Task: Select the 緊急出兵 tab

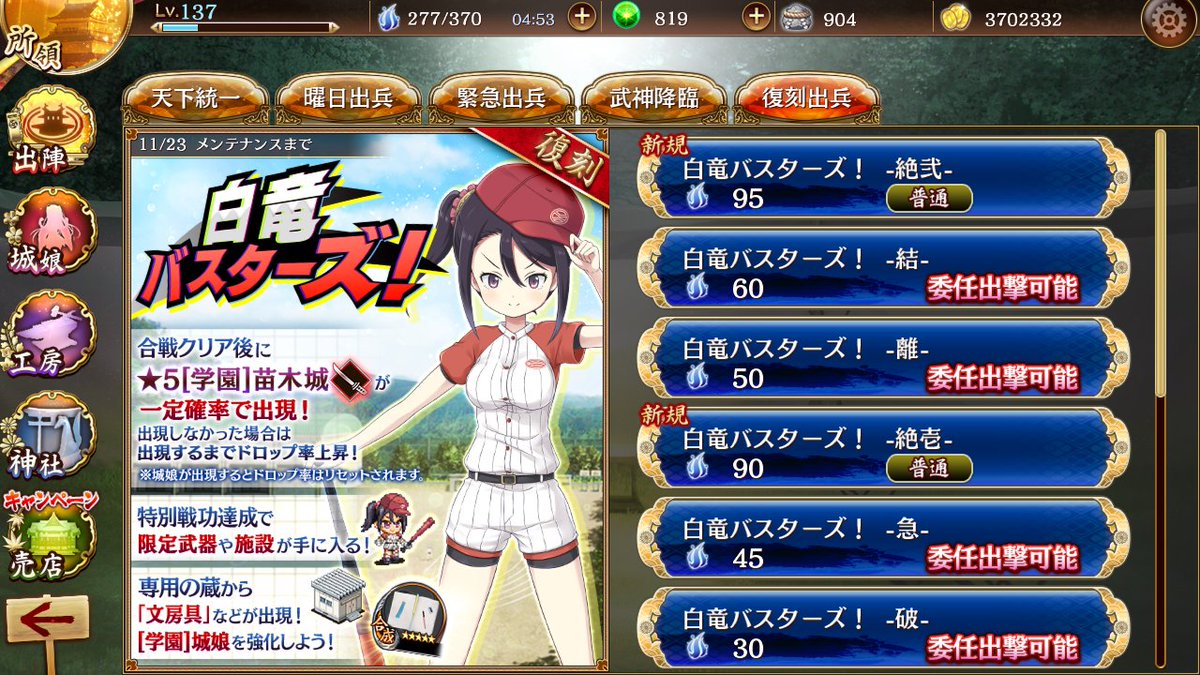Action: pos(500,99)
